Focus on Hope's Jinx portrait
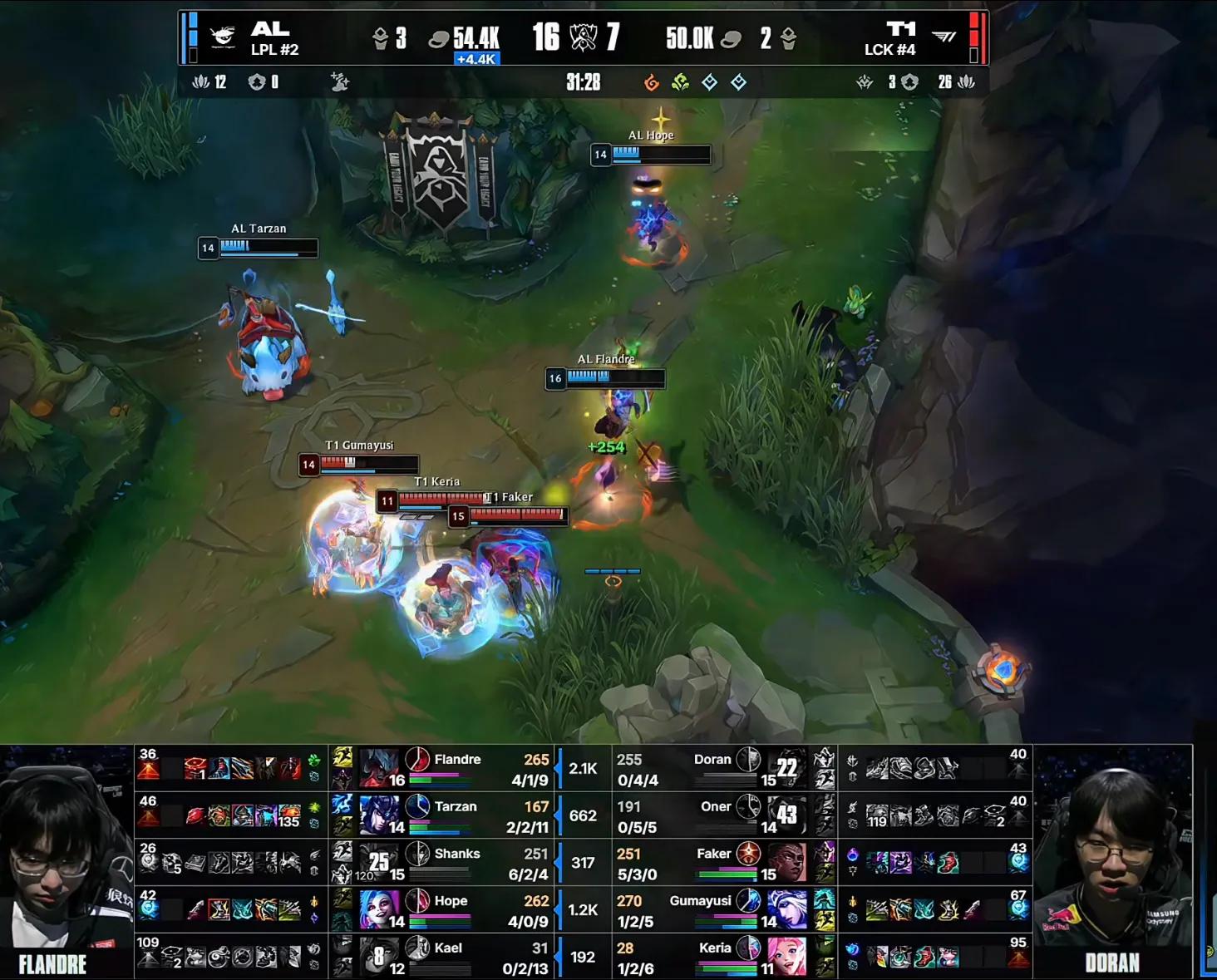The image size is (1217, 980). pos(379,909)
